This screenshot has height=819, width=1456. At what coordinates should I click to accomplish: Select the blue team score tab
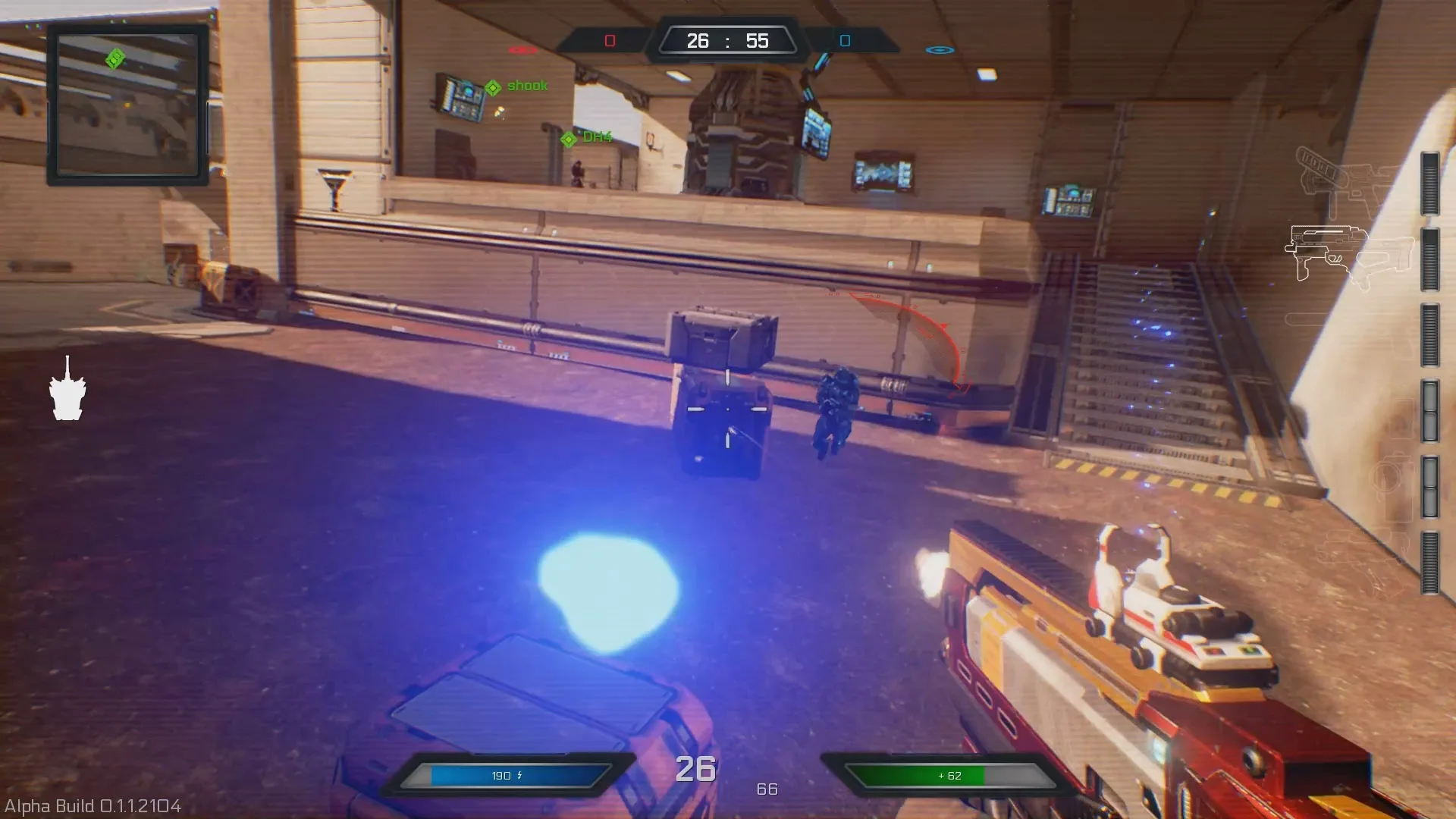point(843,40)
